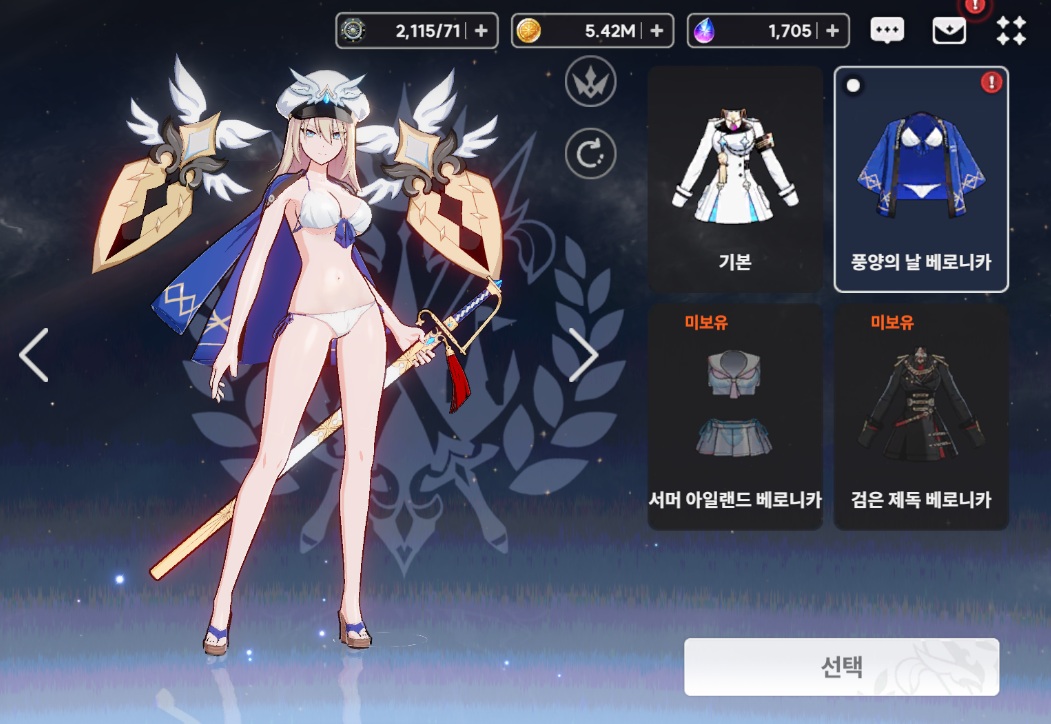Pick the 서머 아일랜드 베로니카 costume

735,417
